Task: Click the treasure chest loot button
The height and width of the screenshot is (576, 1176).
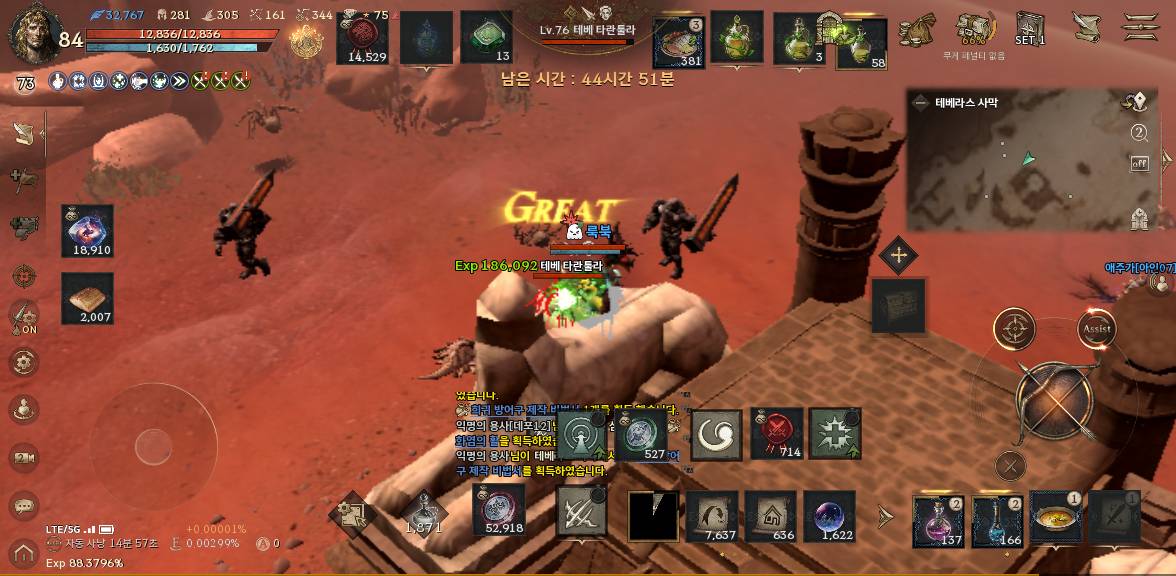Action: coord(897,305)
